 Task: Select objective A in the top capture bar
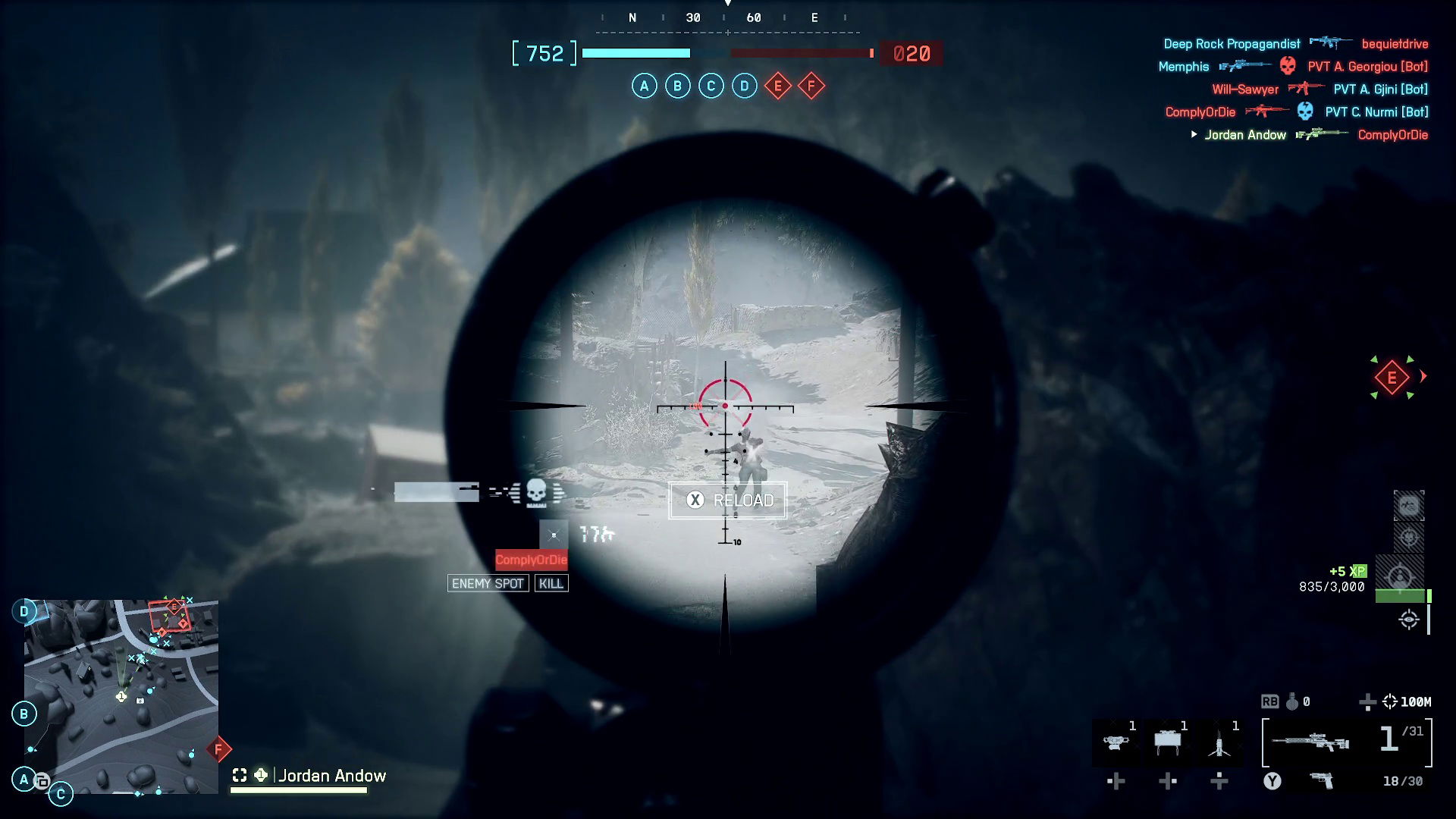pos(644,86)
